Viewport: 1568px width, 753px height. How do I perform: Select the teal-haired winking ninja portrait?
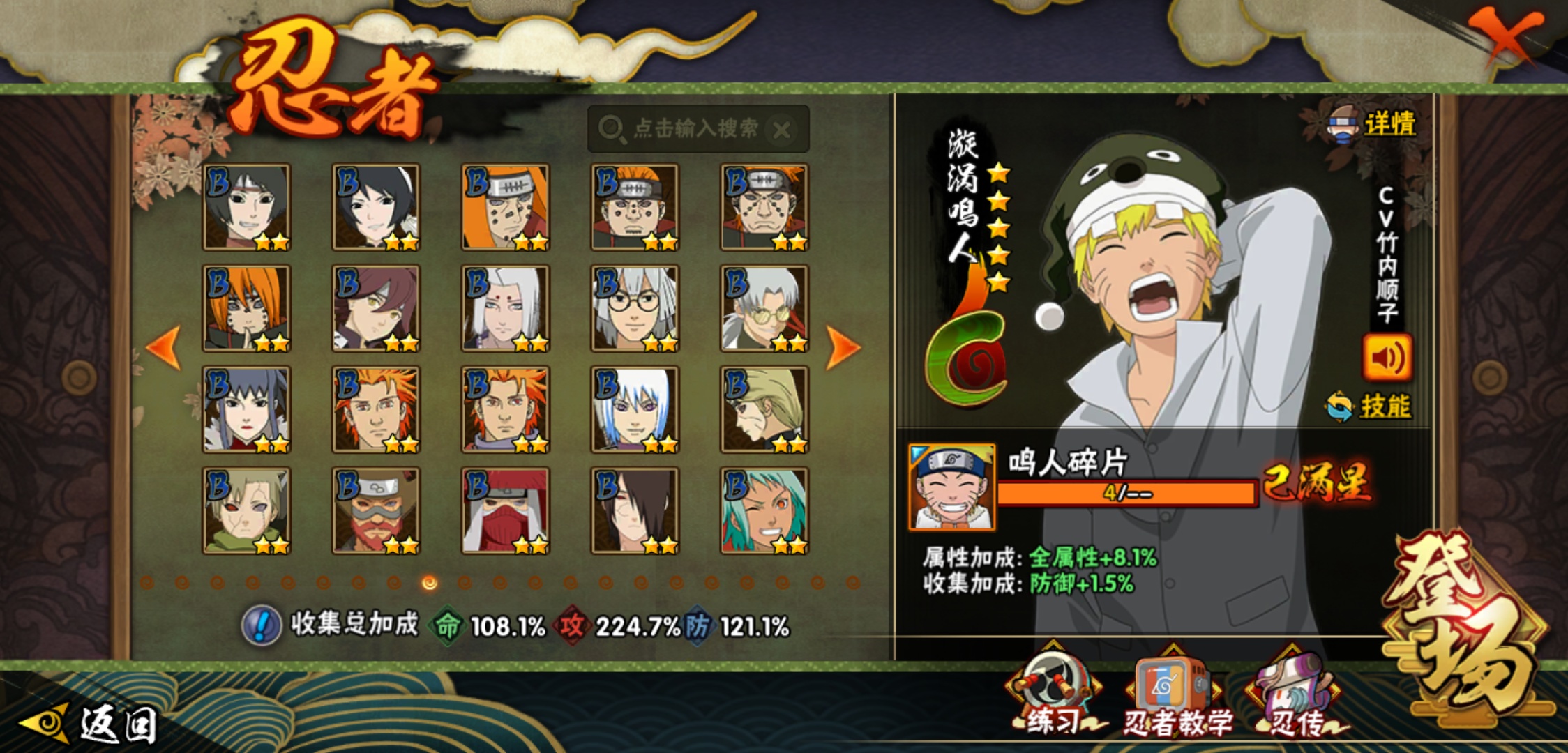764,510
